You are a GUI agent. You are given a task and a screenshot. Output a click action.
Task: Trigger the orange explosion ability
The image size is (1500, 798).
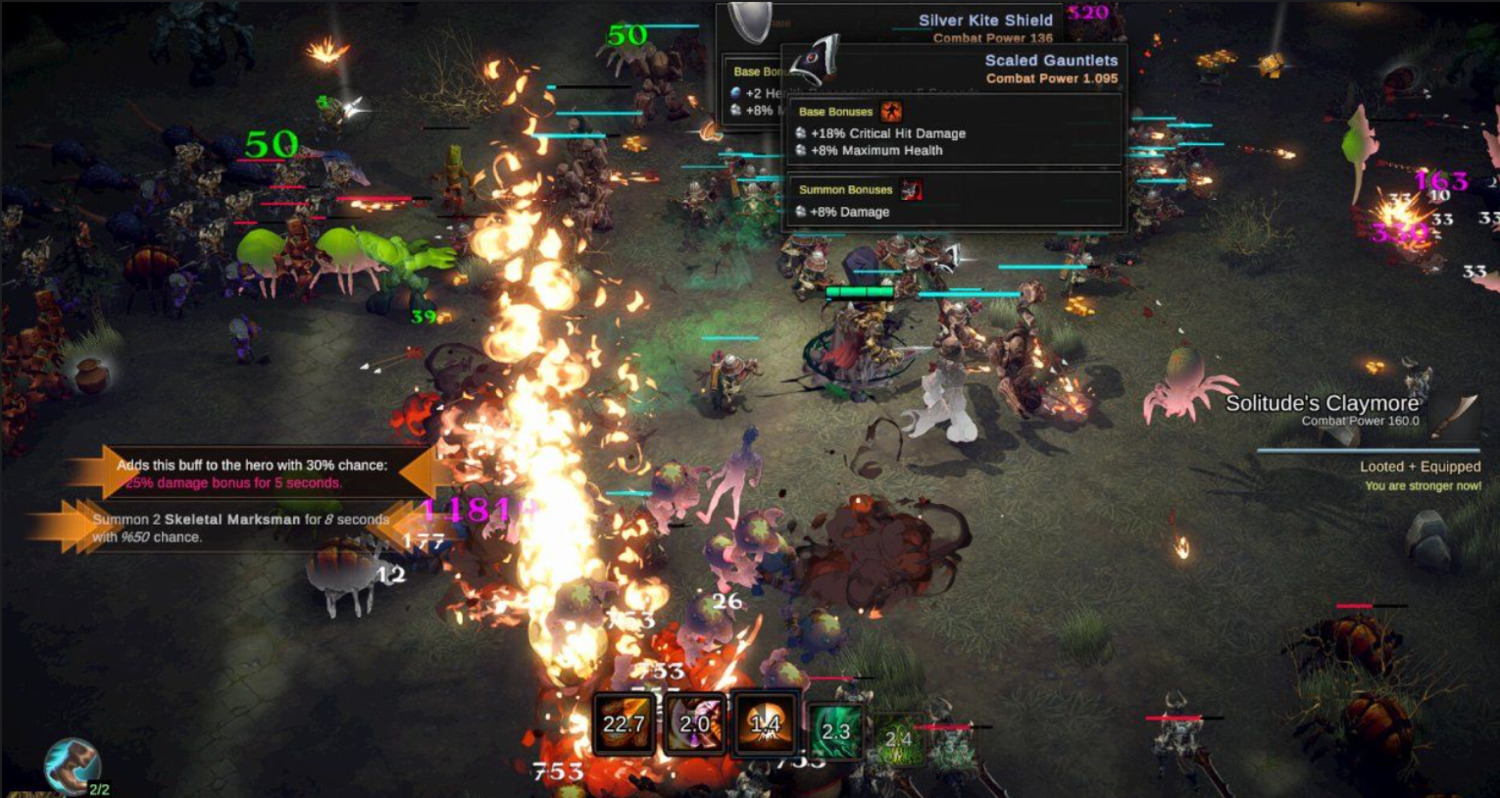(765, 723)
